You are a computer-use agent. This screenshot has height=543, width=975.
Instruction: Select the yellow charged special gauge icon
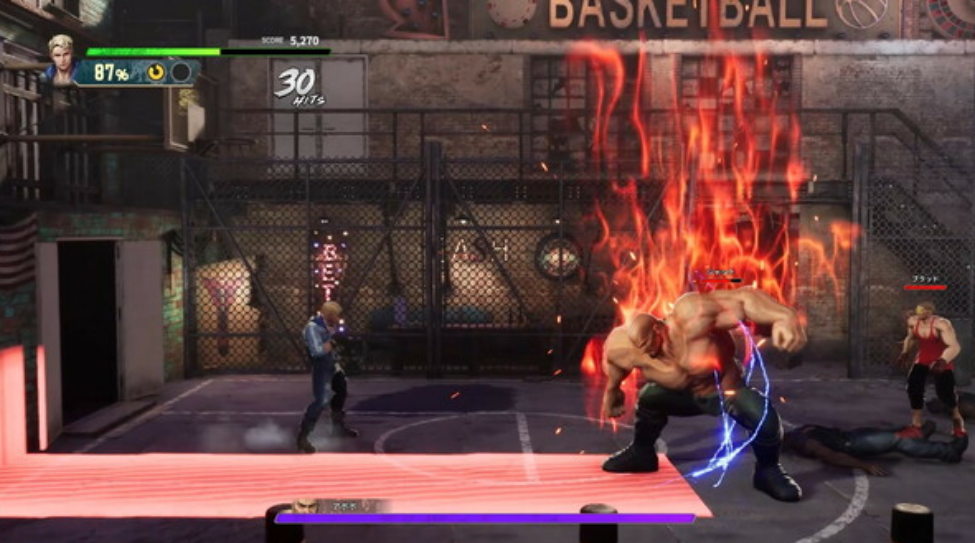point(156,72)
